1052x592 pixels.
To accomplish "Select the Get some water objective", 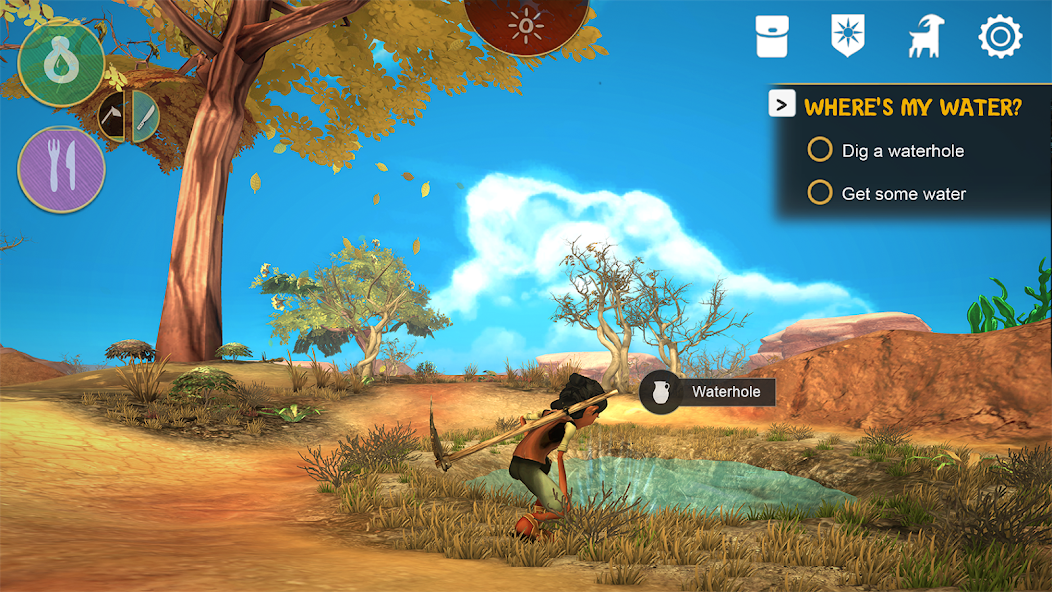I will click(x=820, y=193).
